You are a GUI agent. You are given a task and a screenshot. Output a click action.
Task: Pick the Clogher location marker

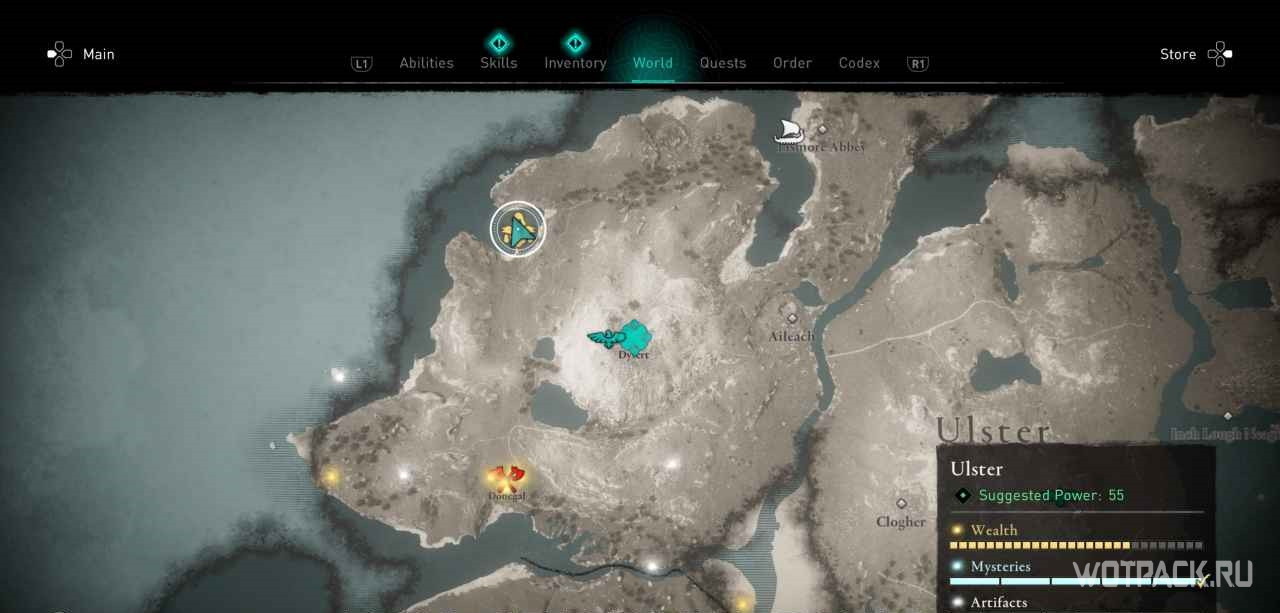[901, 504]
